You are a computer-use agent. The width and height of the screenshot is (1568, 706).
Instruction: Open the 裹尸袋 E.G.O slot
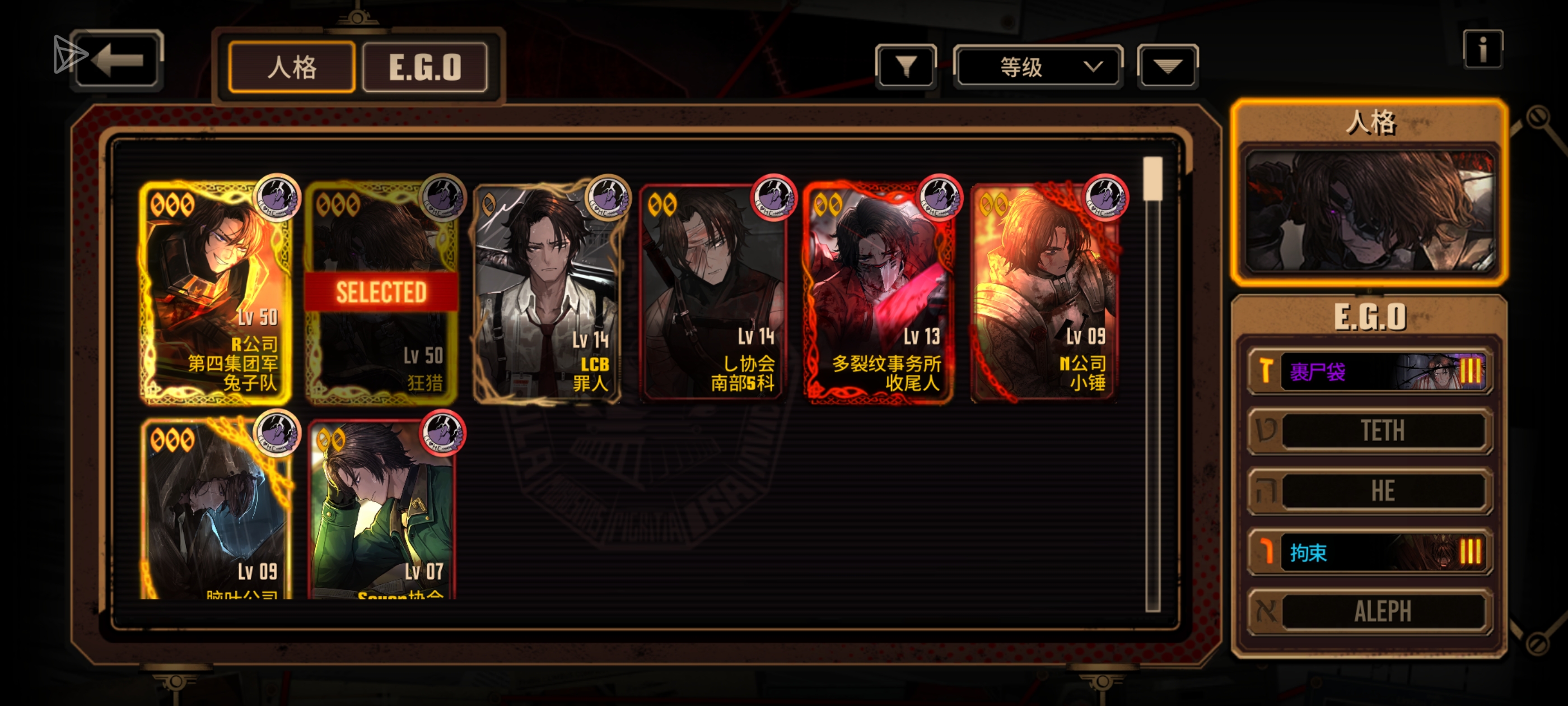pyautogui.click(x=1370, y=371)
